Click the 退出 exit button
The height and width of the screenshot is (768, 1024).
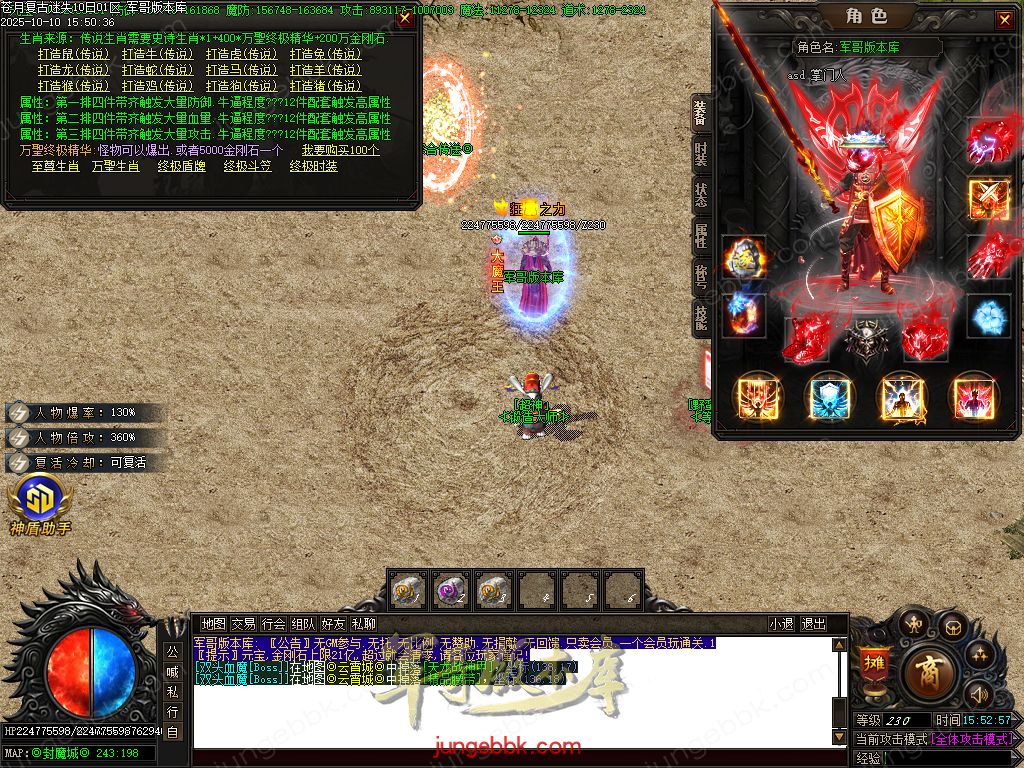click(813, 623)
